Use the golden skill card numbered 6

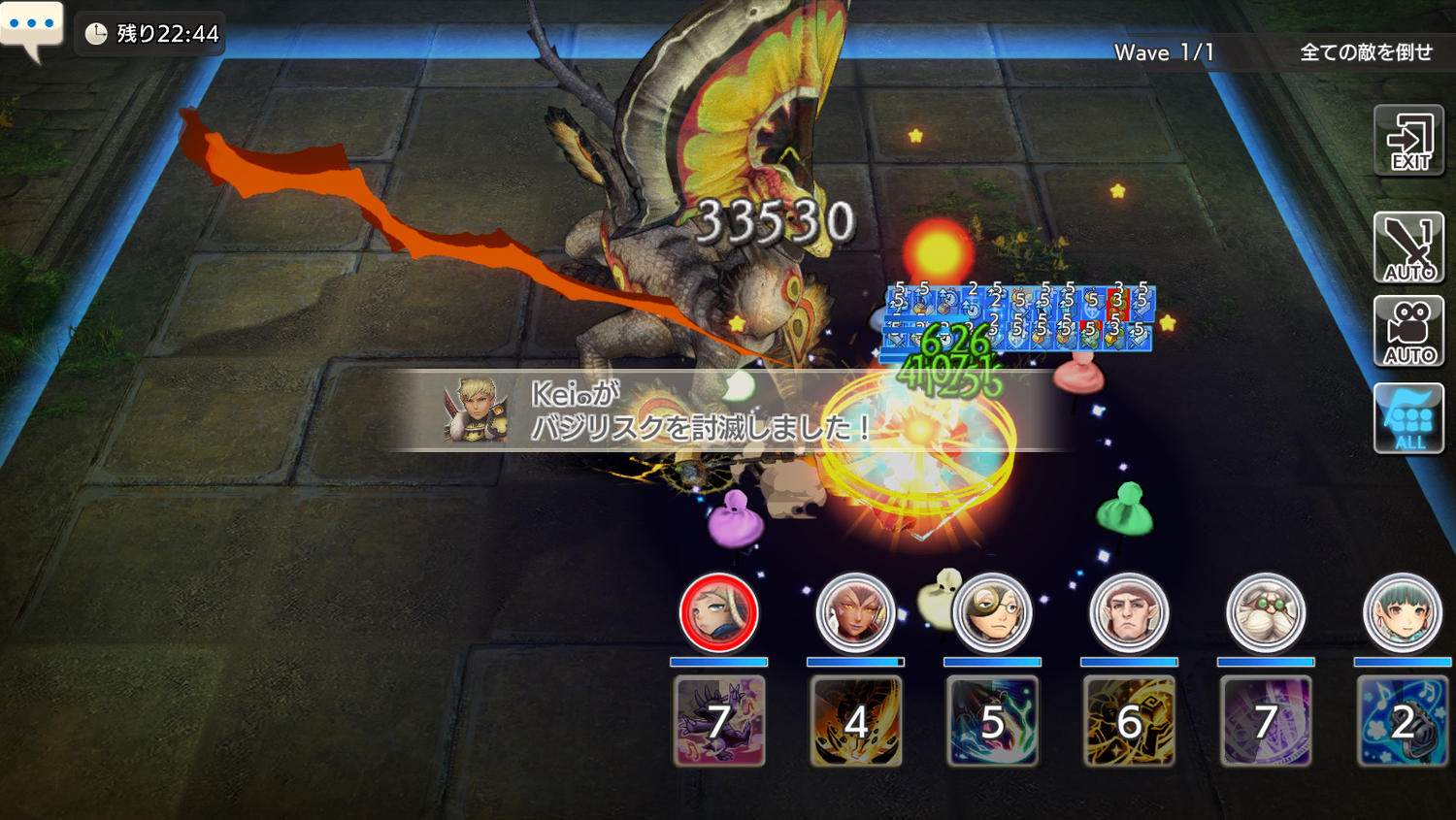coord(1129,721)
